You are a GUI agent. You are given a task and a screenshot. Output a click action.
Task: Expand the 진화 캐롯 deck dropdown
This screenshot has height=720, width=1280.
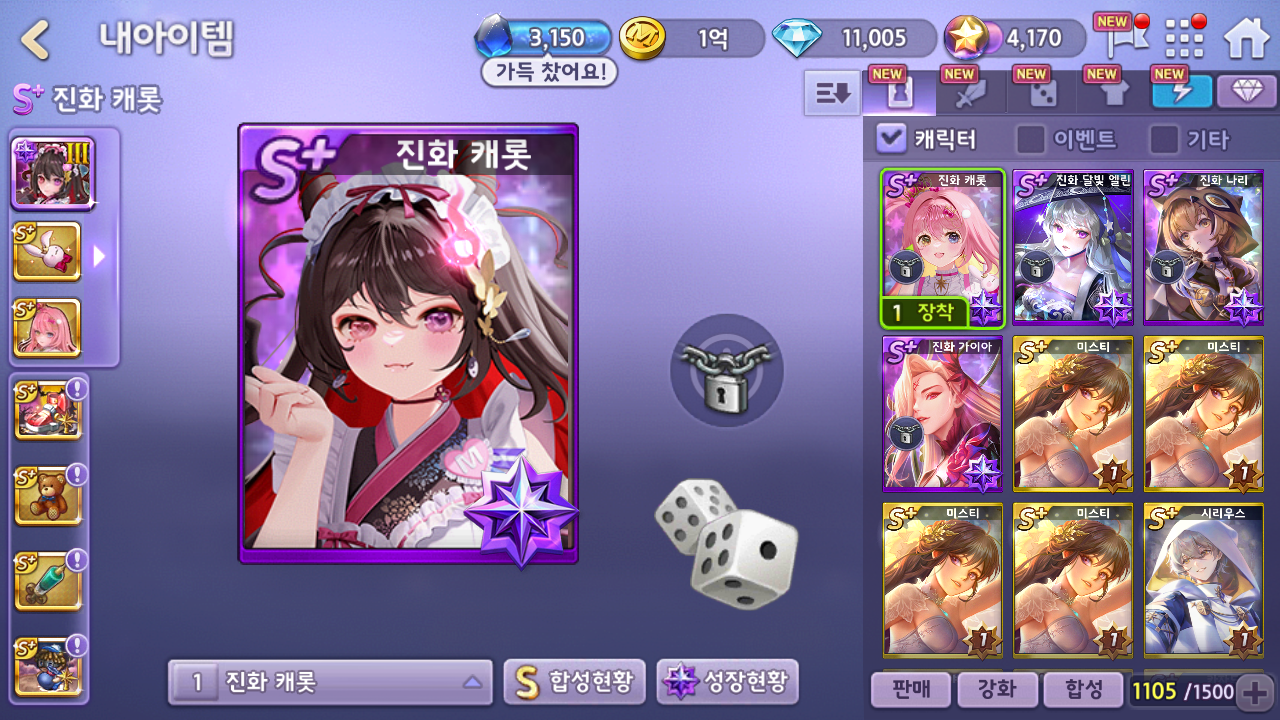[330, 682]
